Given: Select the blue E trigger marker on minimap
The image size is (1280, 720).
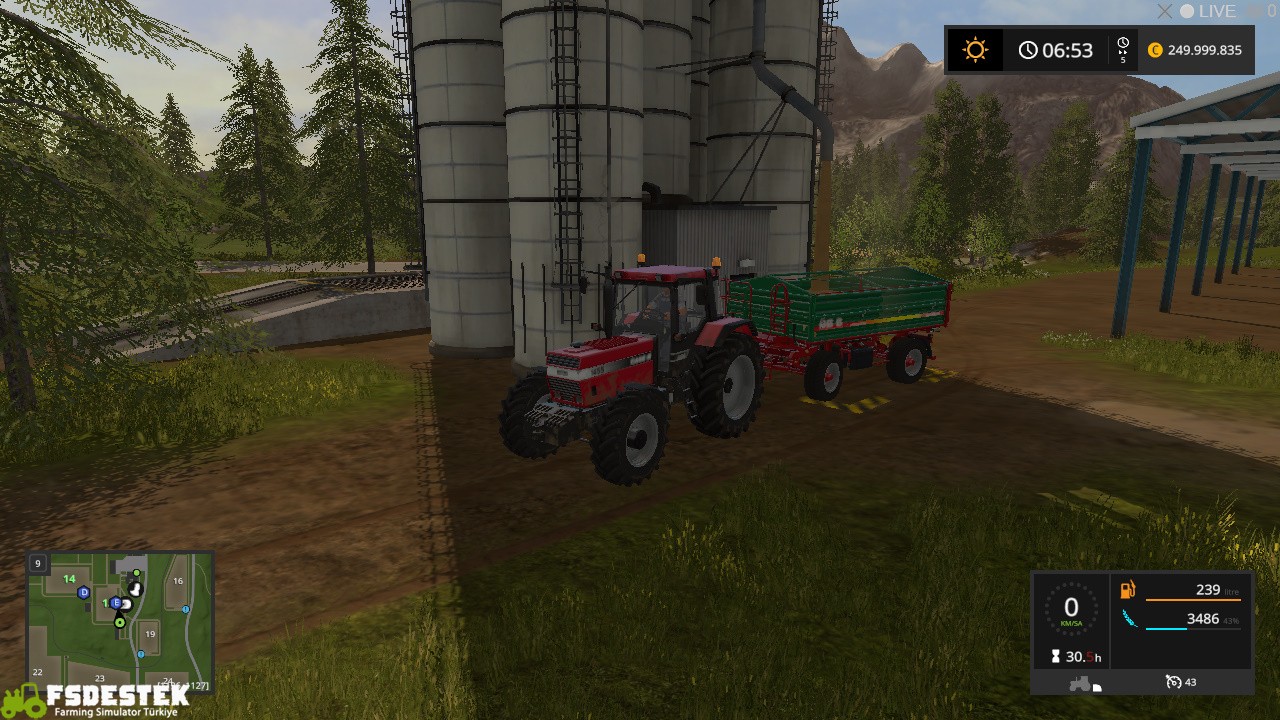Looking at the screenshot, I should coord(116,602).
